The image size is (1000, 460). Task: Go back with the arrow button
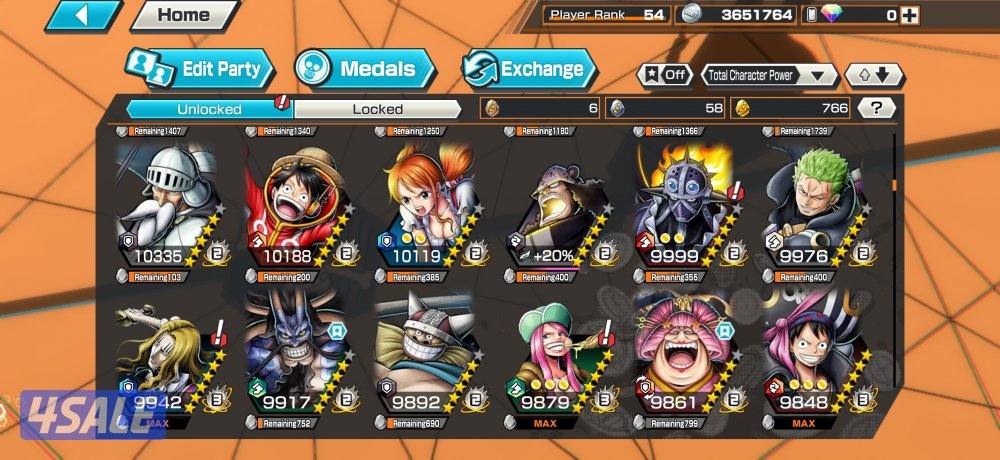(x=83, y=15)
